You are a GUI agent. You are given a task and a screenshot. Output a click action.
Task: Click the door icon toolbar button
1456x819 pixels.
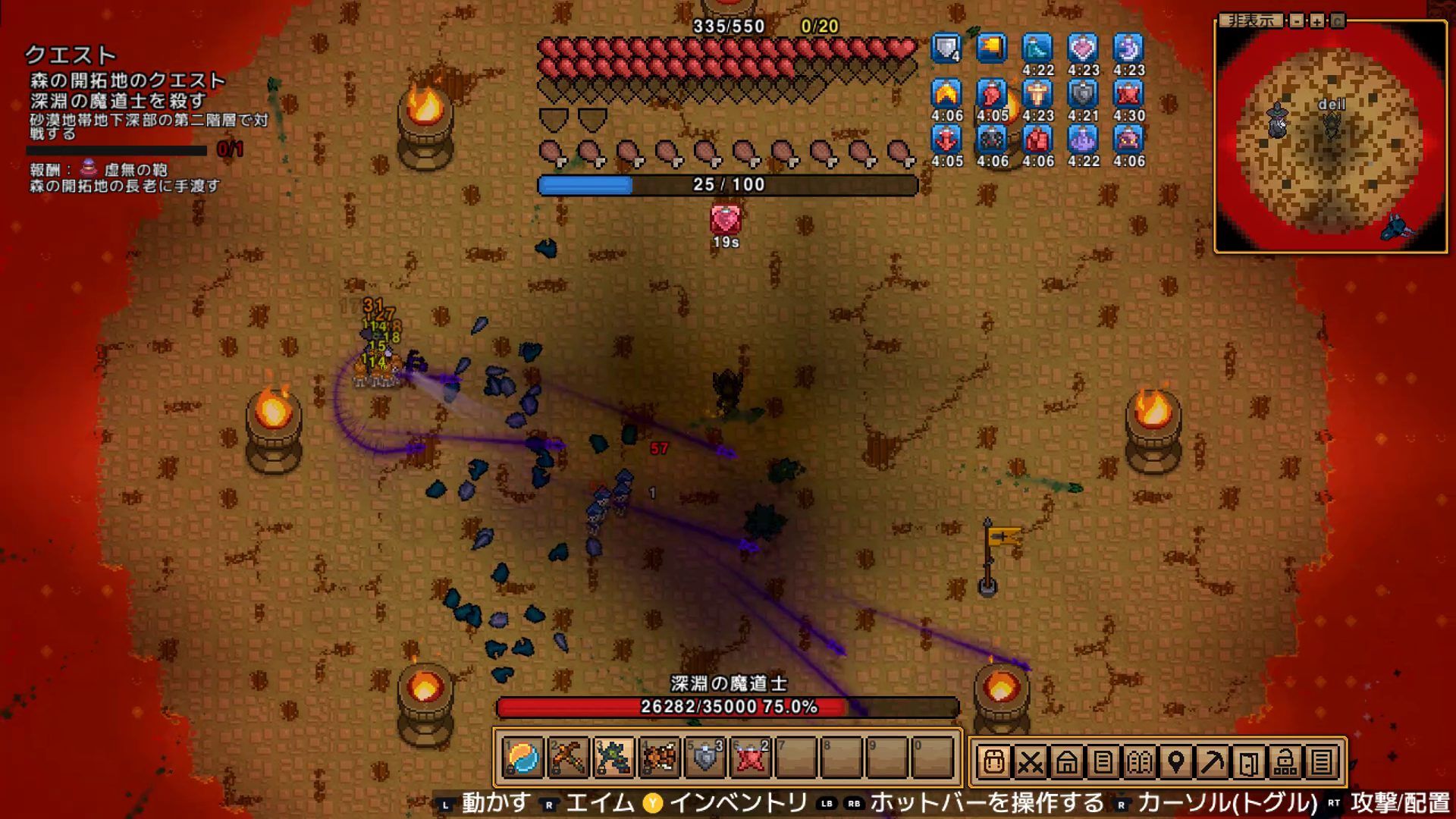1248,761
